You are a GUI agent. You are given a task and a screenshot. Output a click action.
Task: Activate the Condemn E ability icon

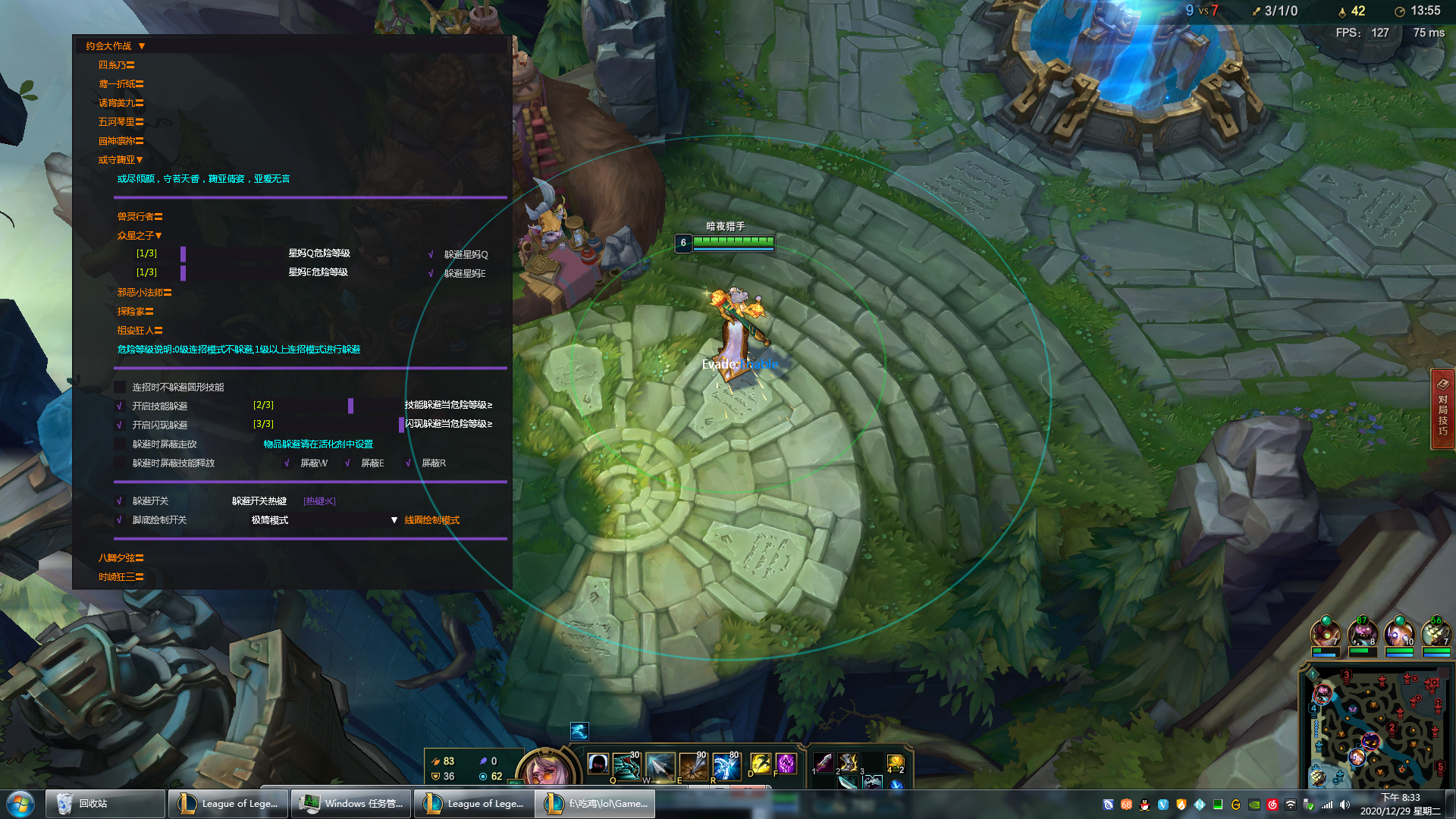pos(693,766)
